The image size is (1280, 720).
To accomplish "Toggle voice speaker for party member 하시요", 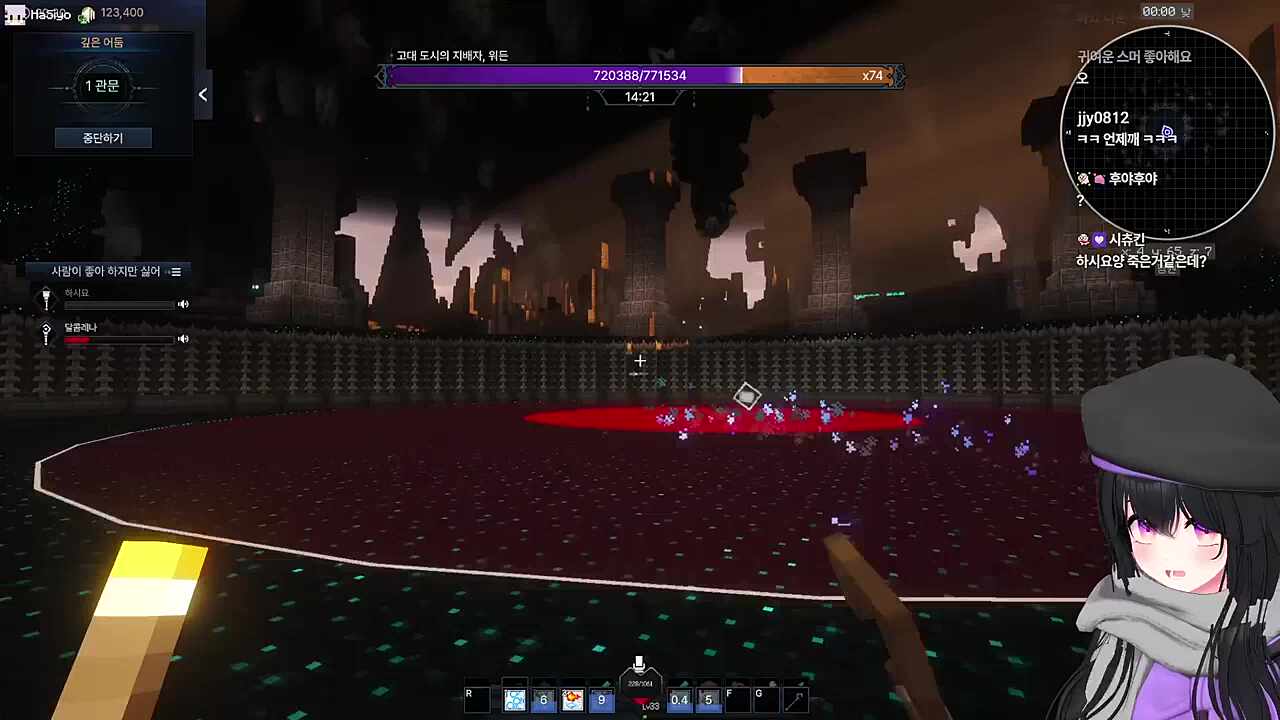I will 183,304.
